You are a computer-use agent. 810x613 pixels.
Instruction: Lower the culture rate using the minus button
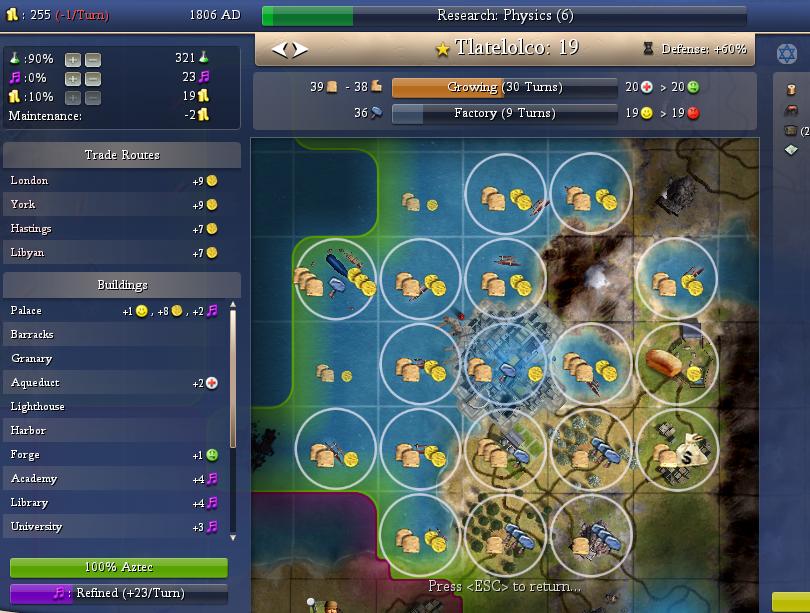pos(91,78)
